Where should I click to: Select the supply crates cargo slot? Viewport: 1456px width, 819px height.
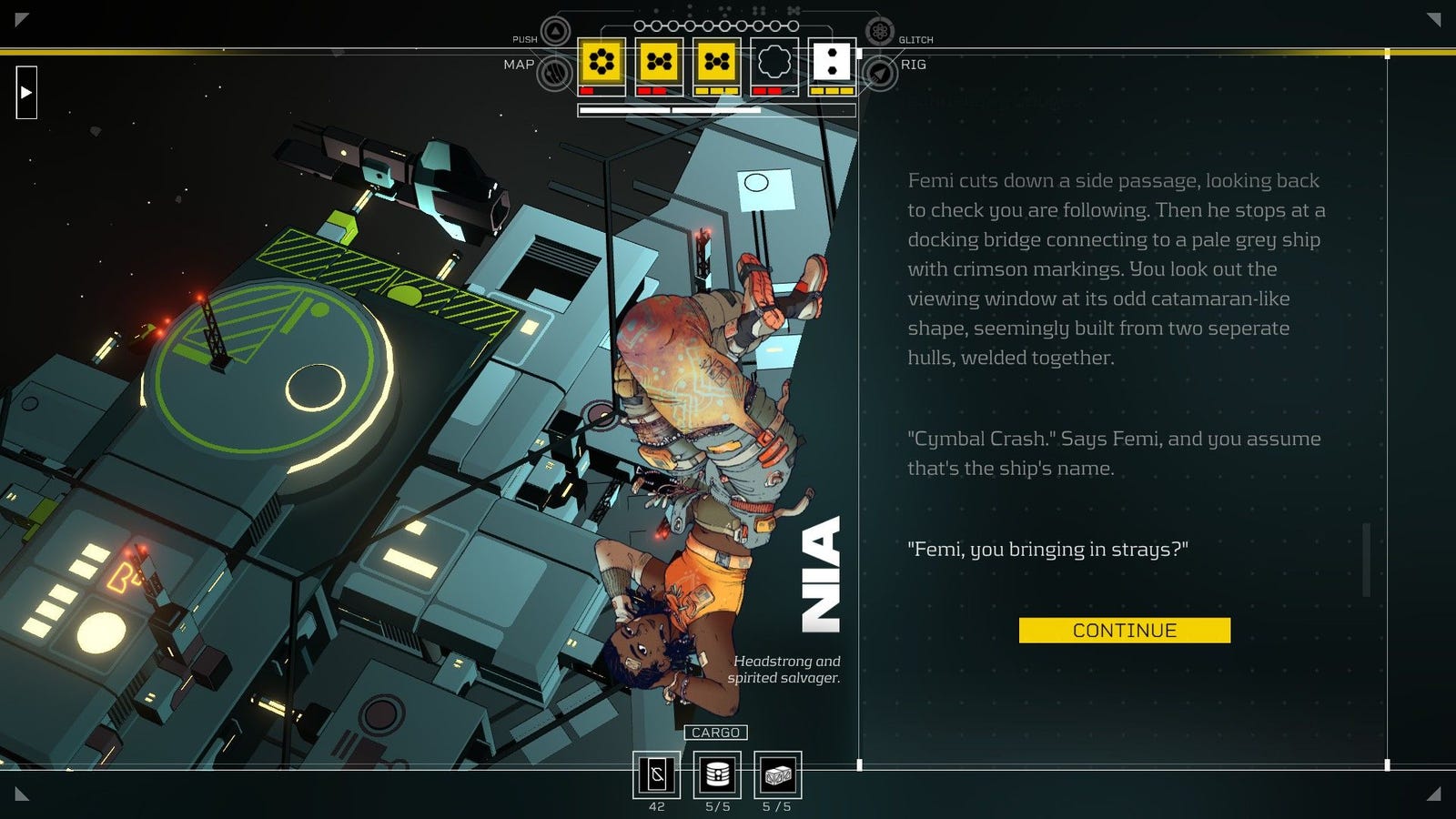777,775
